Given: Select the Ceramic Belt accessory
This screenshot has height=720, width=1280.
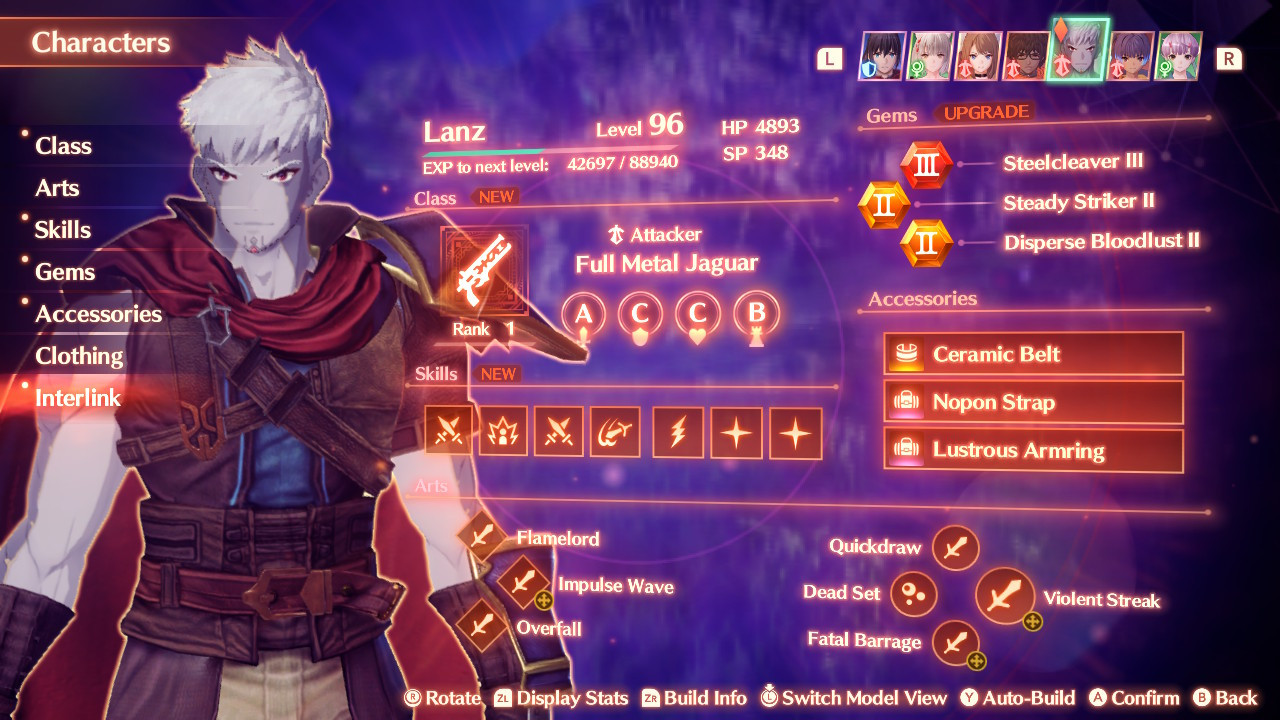Looking at the screenshot, I should tap(1033, 353).
